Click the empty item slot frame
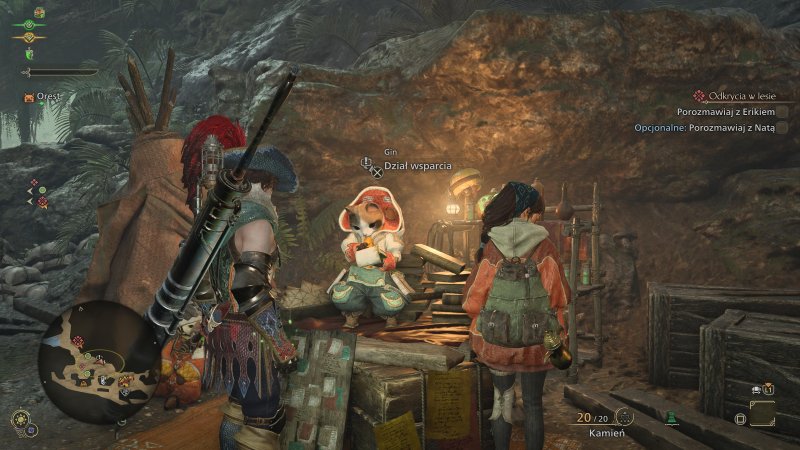Viewport: 800px width, 450px height. (x=762, y=413)
